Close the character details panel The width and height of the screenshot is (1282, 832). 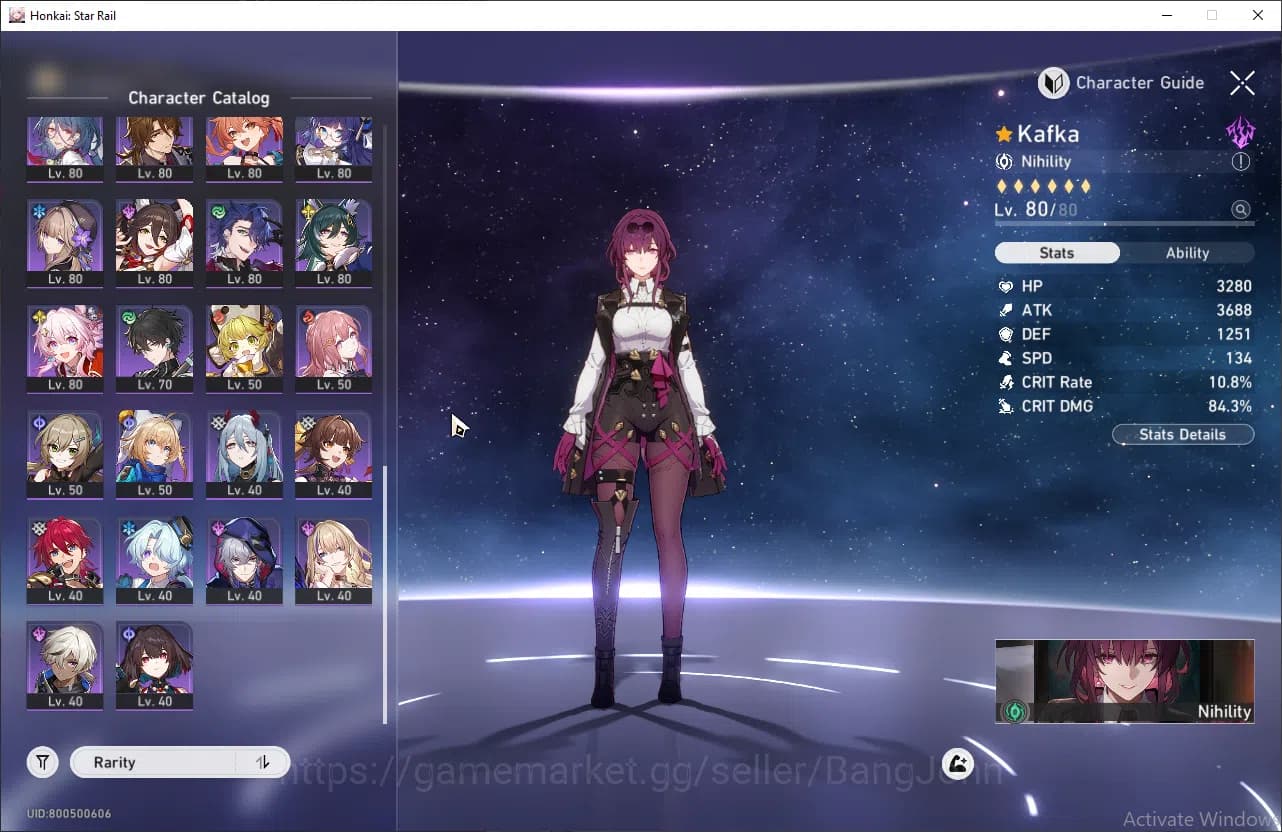coord(1242,83)
